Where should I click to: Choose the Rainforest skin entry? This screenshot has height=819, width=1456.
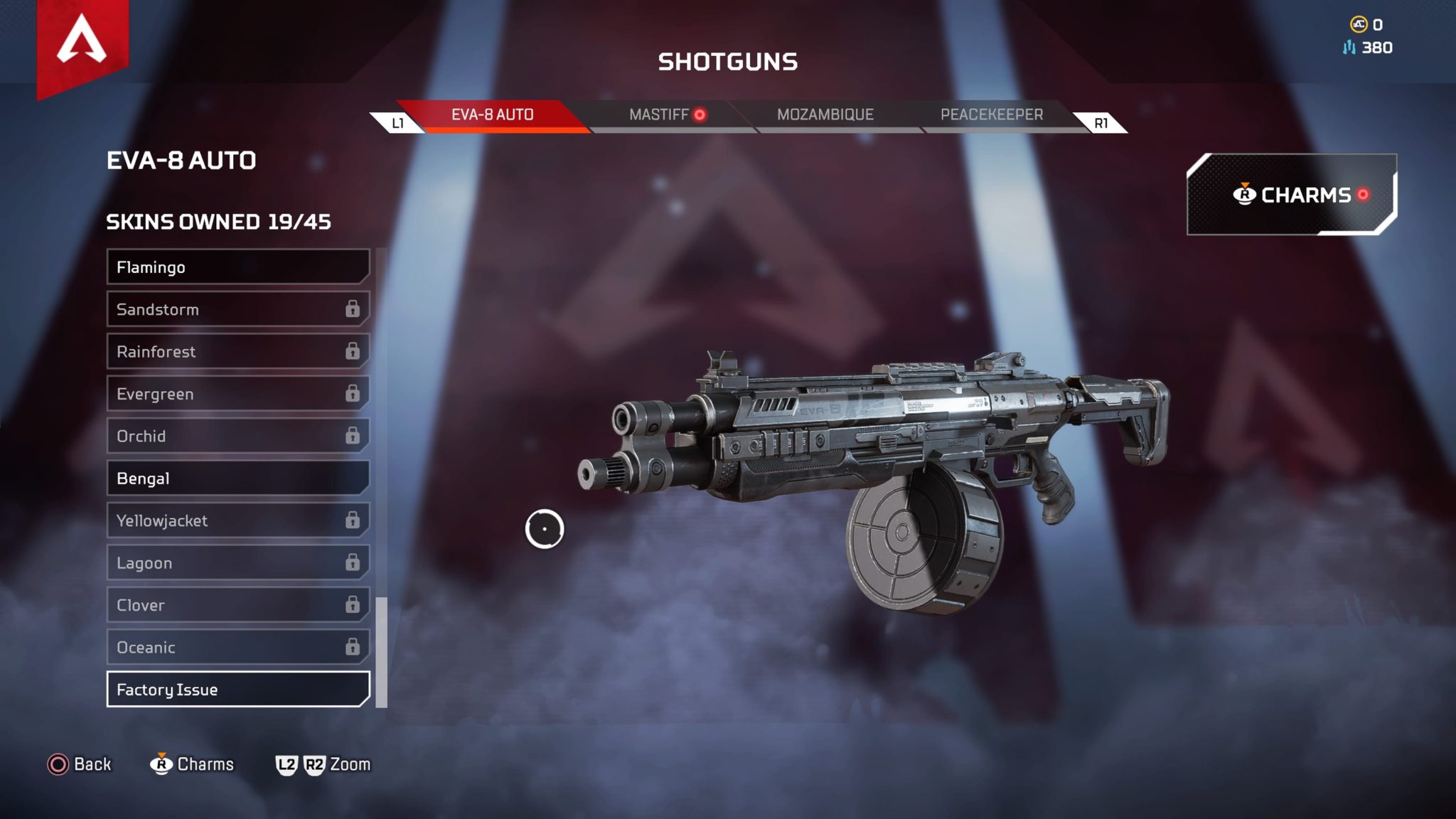(237, 352)
